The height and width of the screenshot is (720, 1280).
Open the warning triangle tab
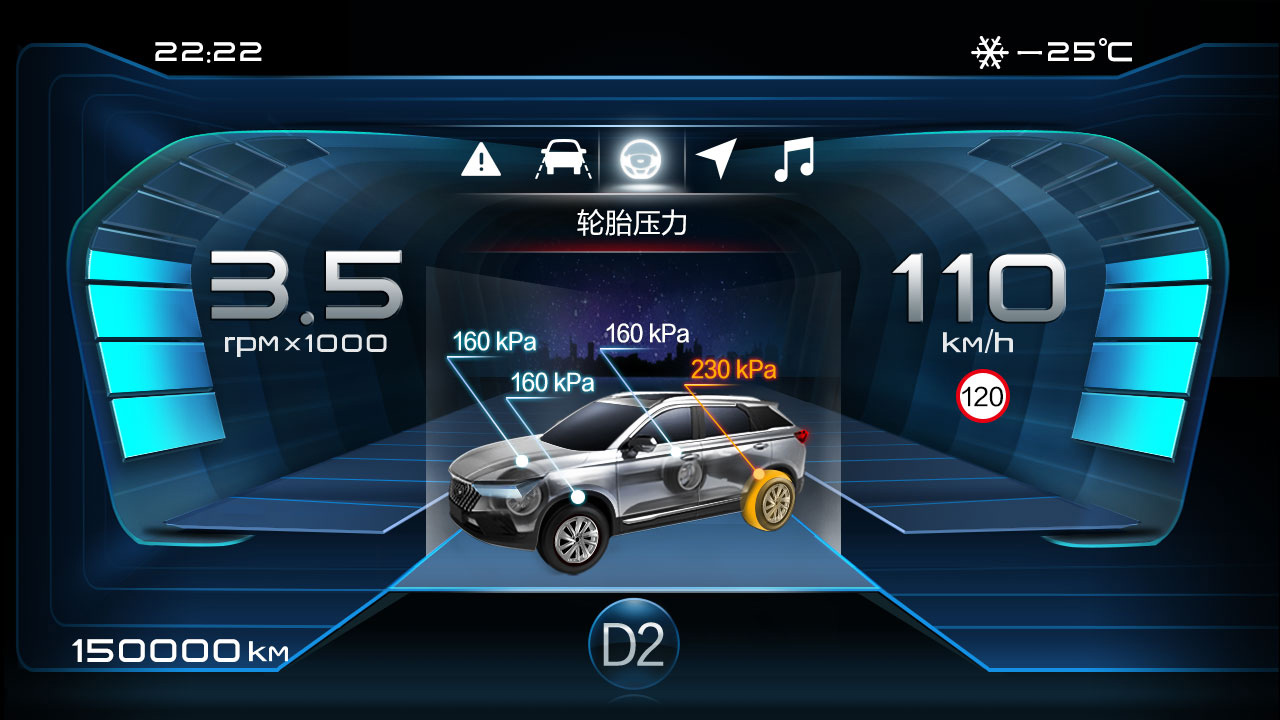481,159
